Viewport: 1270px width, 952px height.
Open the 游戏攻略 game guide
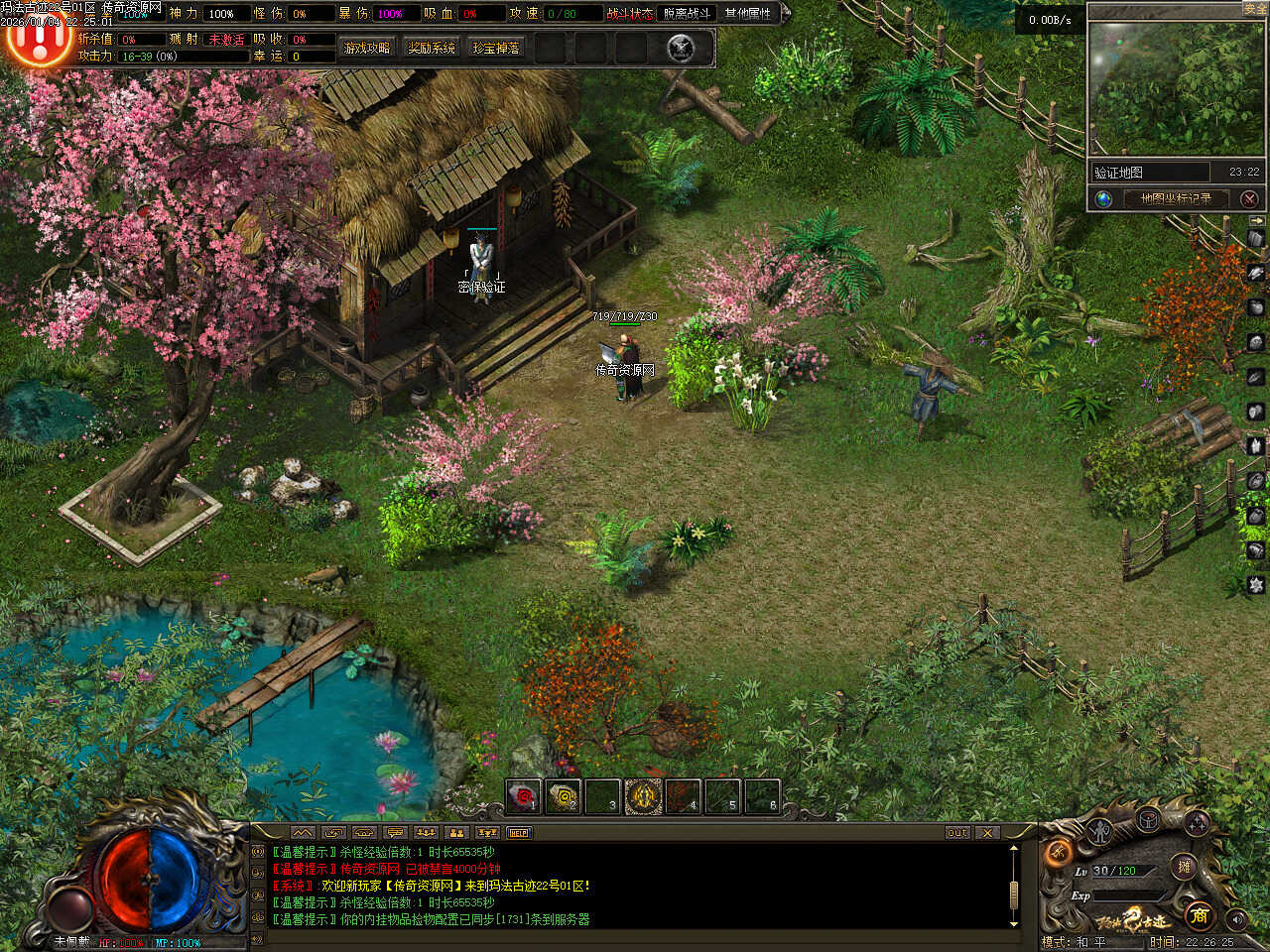tap(366, 48)
